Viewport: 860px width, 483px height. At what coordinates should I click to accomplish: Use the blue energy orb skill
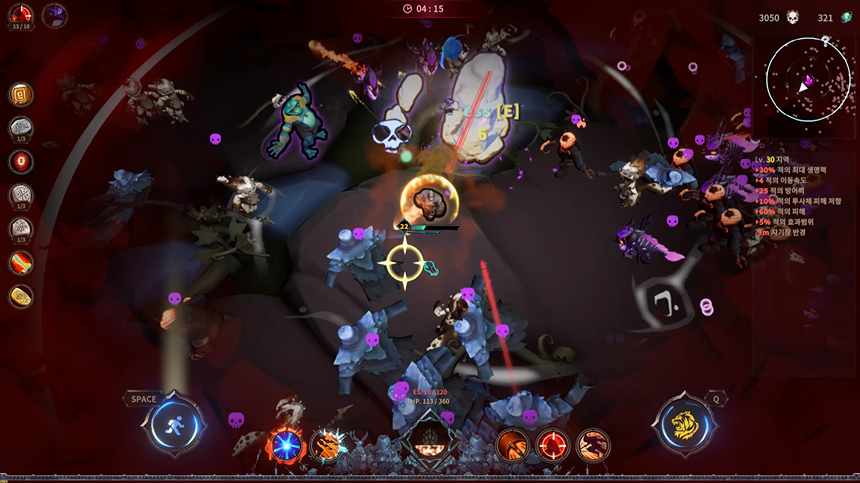click(287, 444)
